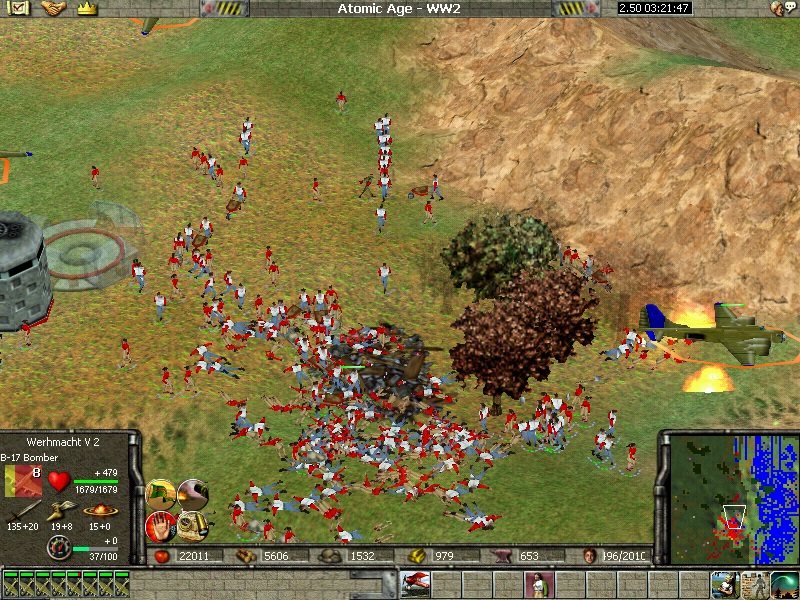This screenshot has height=600, width=800.
Task: Click the B-17 Bomber unit portrait
Action: pyautogui.click(x=23, y=480)
